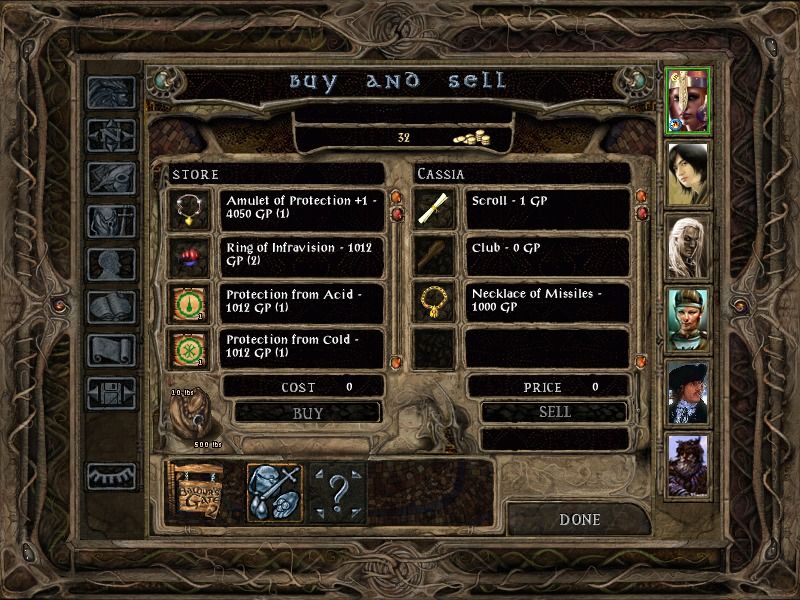Switch to the buy and sell goods icon

click(273, 491)
